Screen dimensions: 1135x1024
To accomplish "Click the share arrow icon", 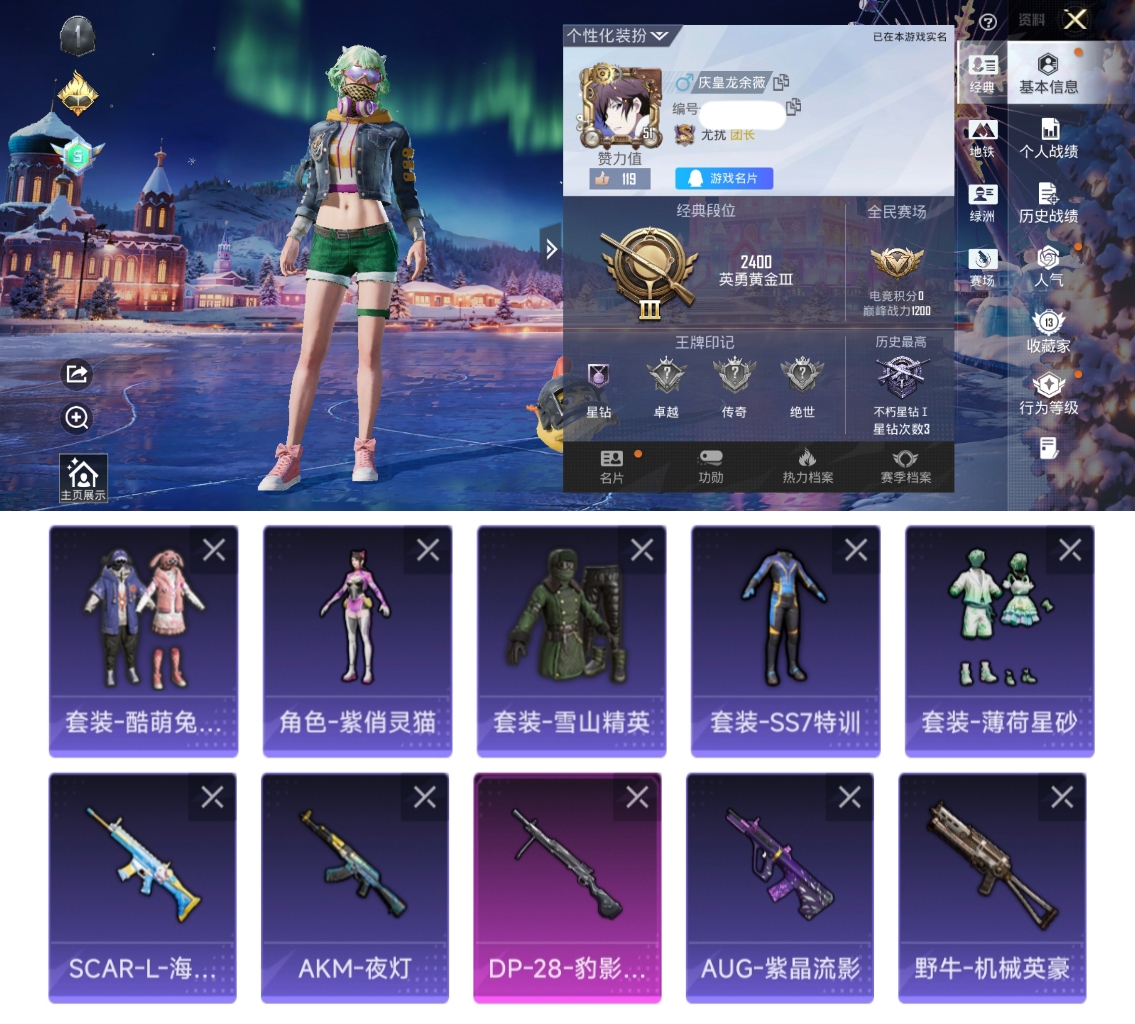I will tap(77, 374).
